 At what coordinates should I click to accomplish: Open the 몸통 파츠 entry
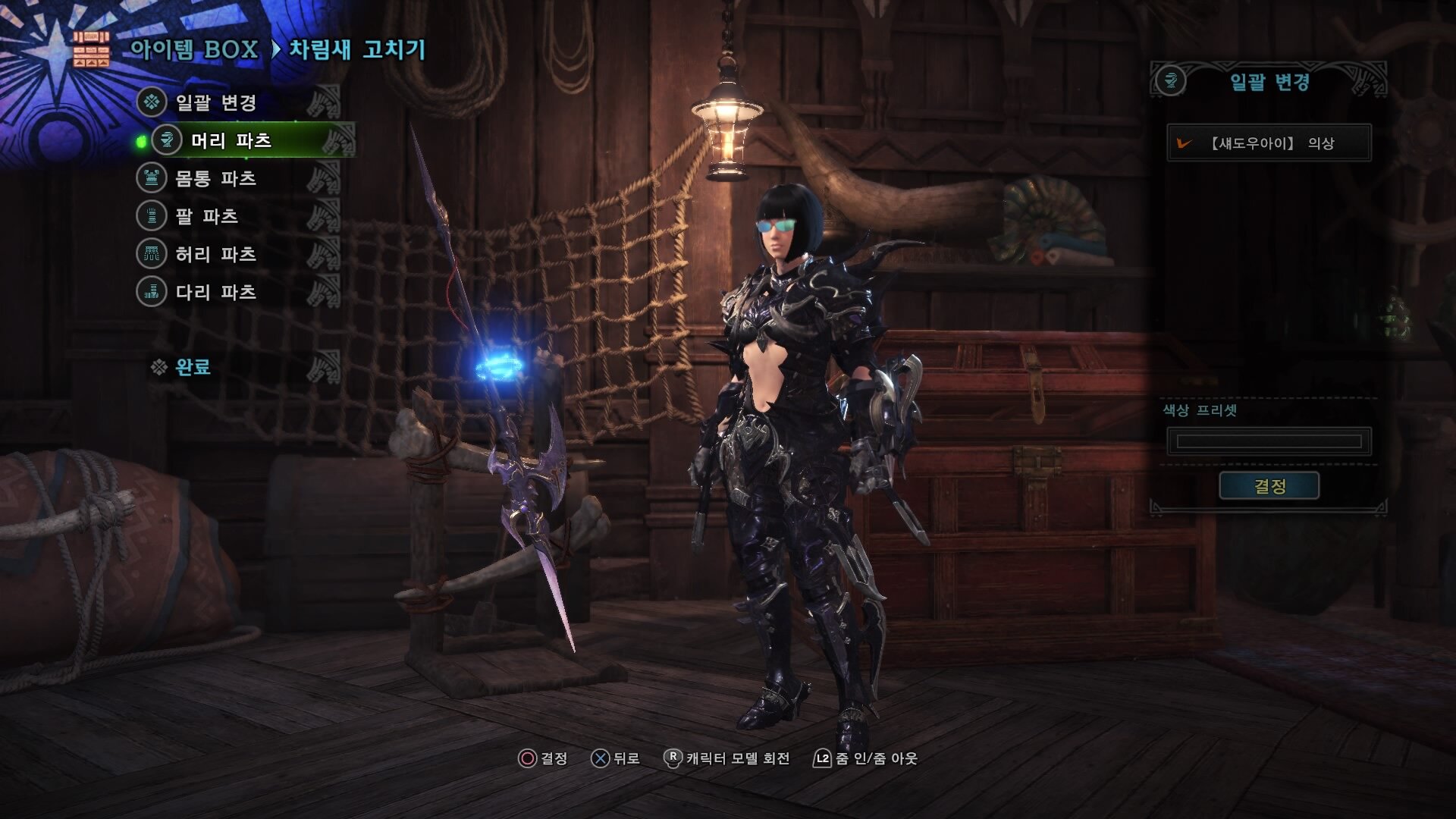[216, 178]
